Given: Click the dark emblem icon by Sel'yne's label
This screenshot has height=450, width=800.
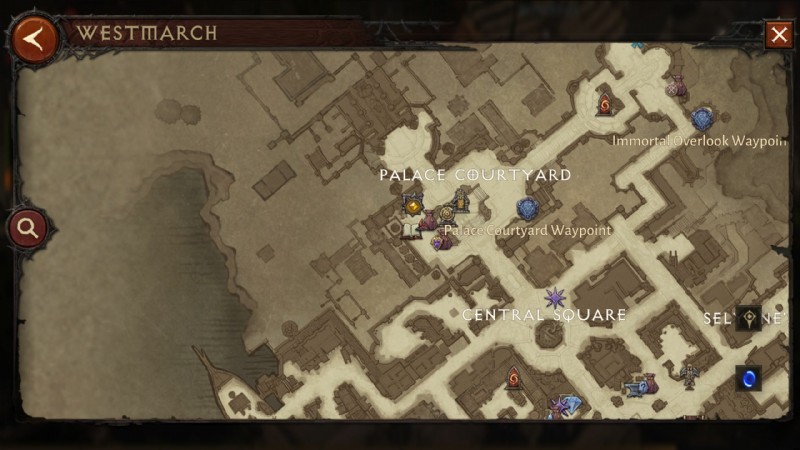Looking at the screenshot, I should 749,318.
